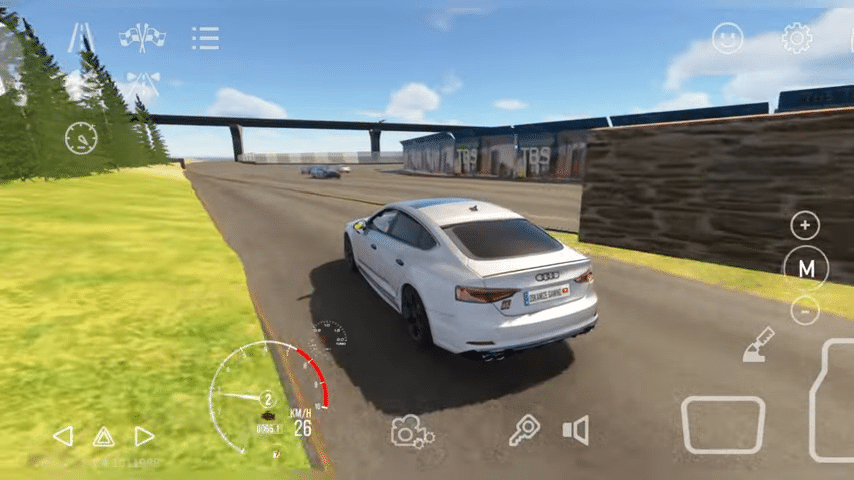
Task: Tap the faded crossed flags icon
Action: pos(141,86)
